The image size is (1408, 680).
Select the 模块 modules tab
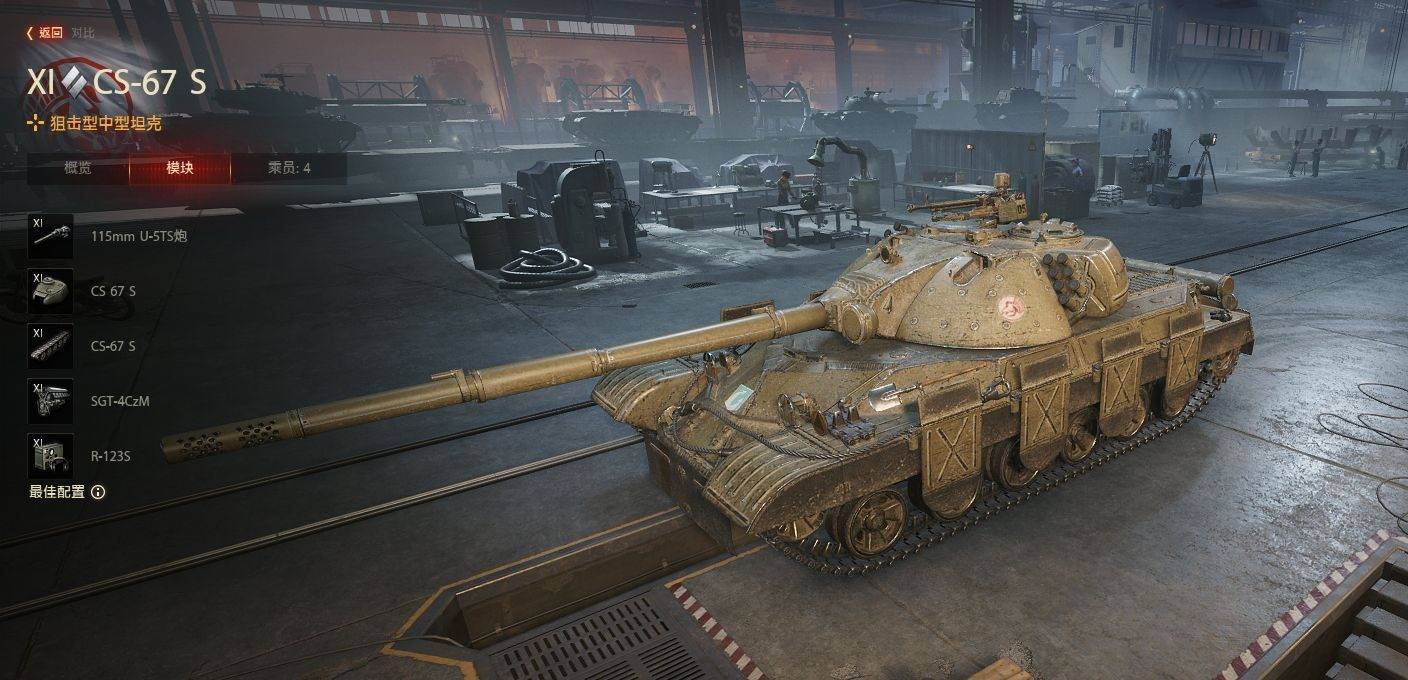point(180,168)
